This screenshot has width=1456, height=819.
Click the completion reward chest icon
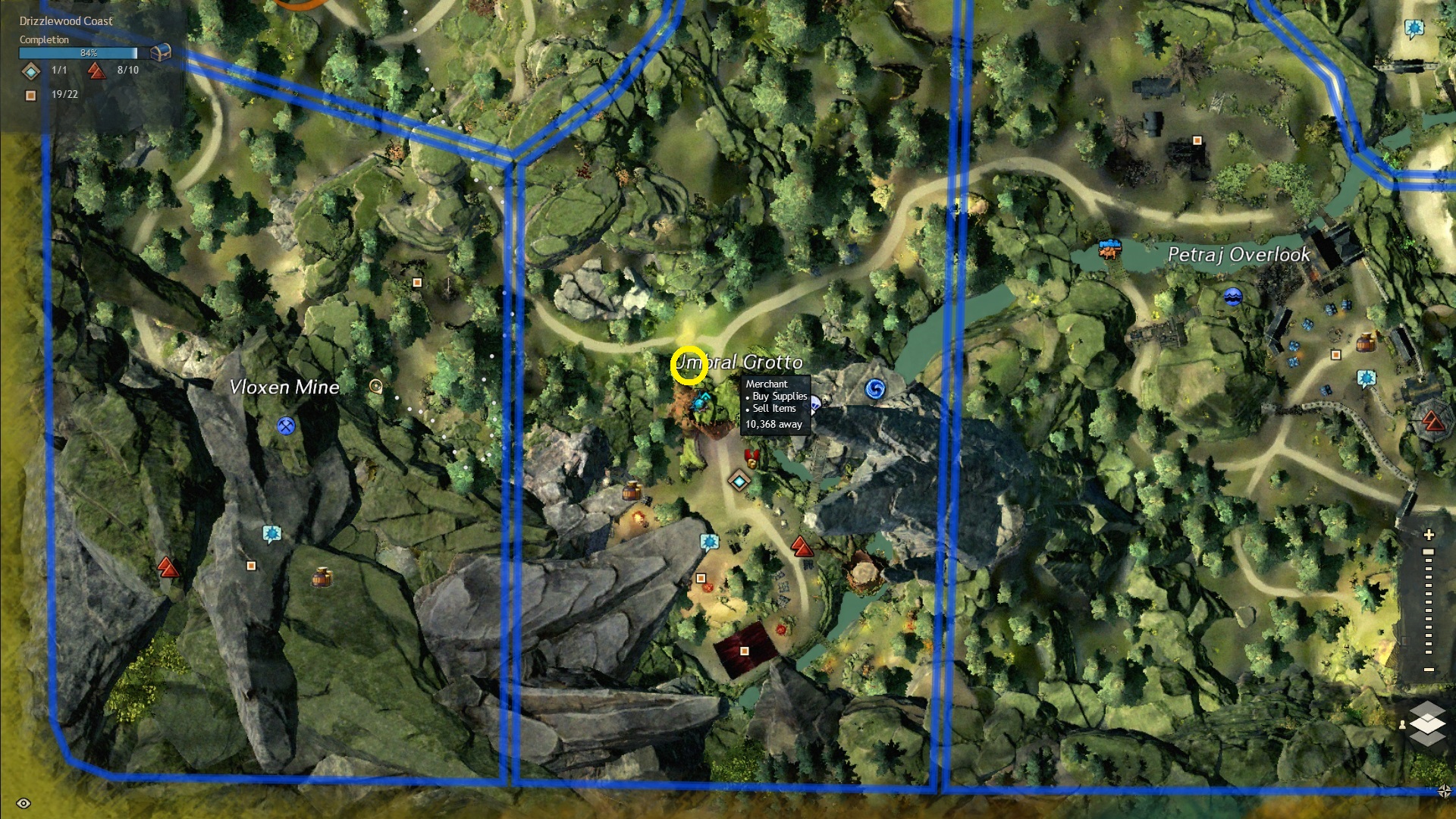click(161, 52)
